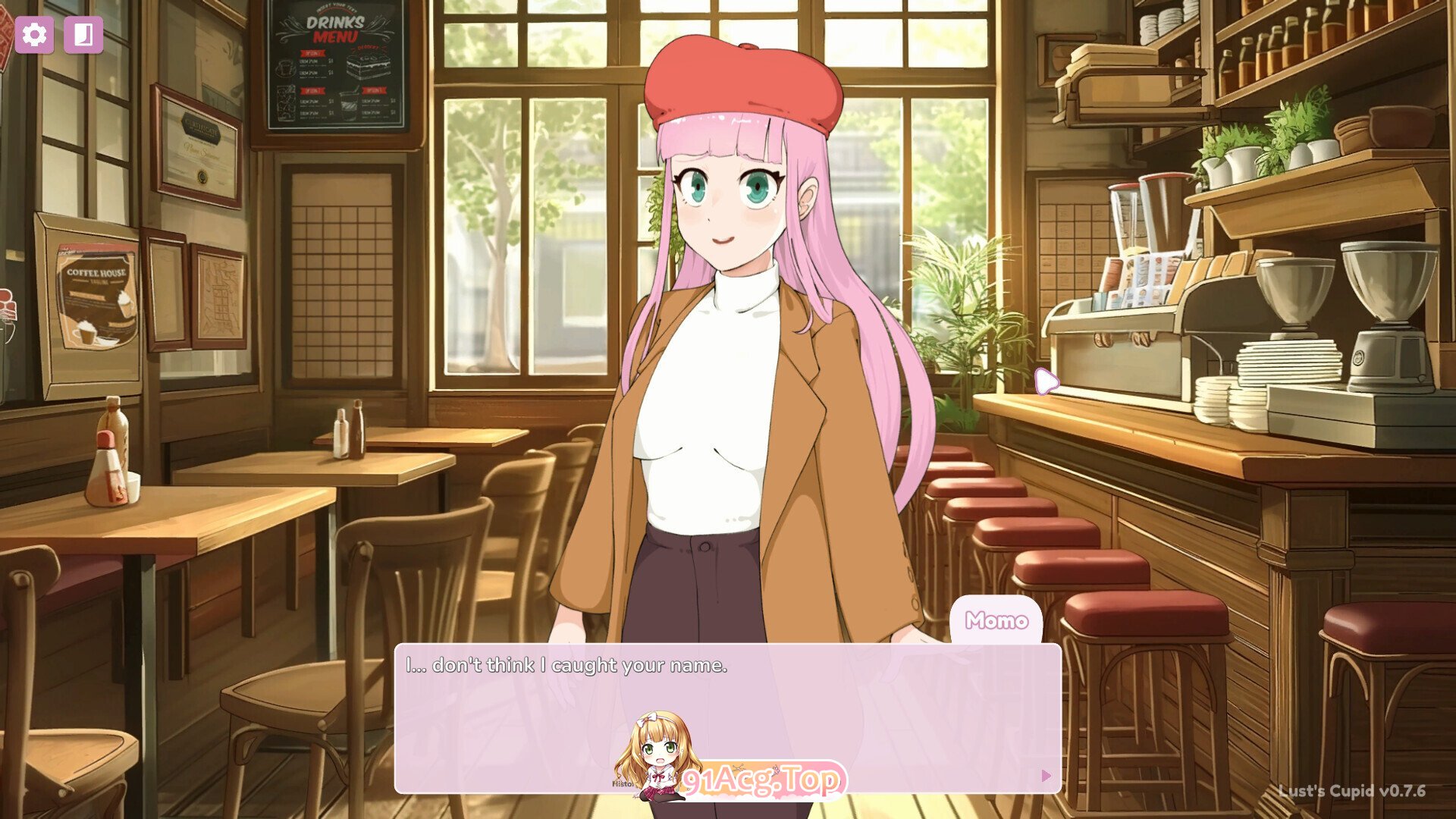
Task: Click the speaker nameplate to toggle voice
Action: [x=997, y=620]
